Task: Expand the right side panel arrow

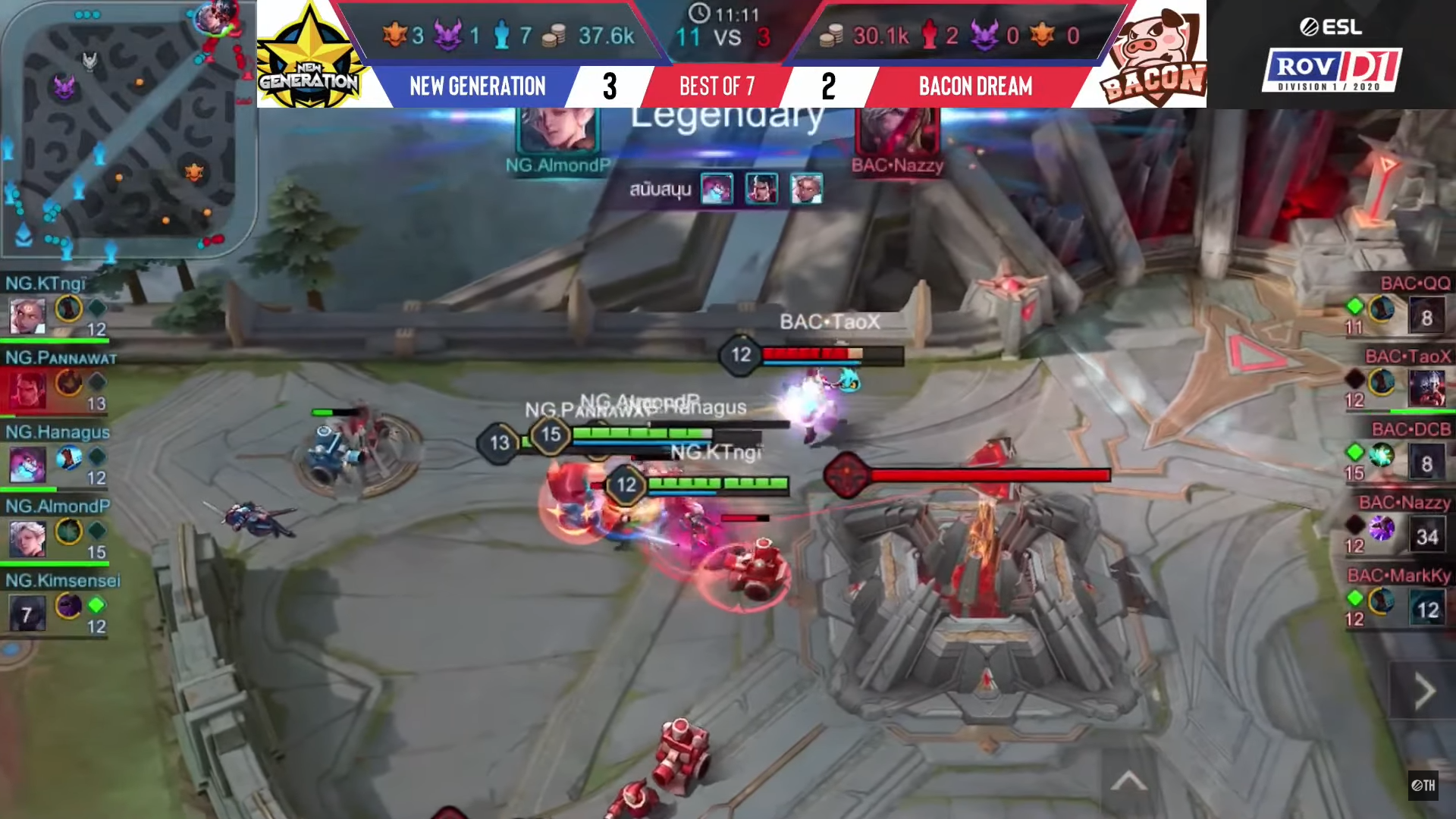Action: (x=1424, y=691)
